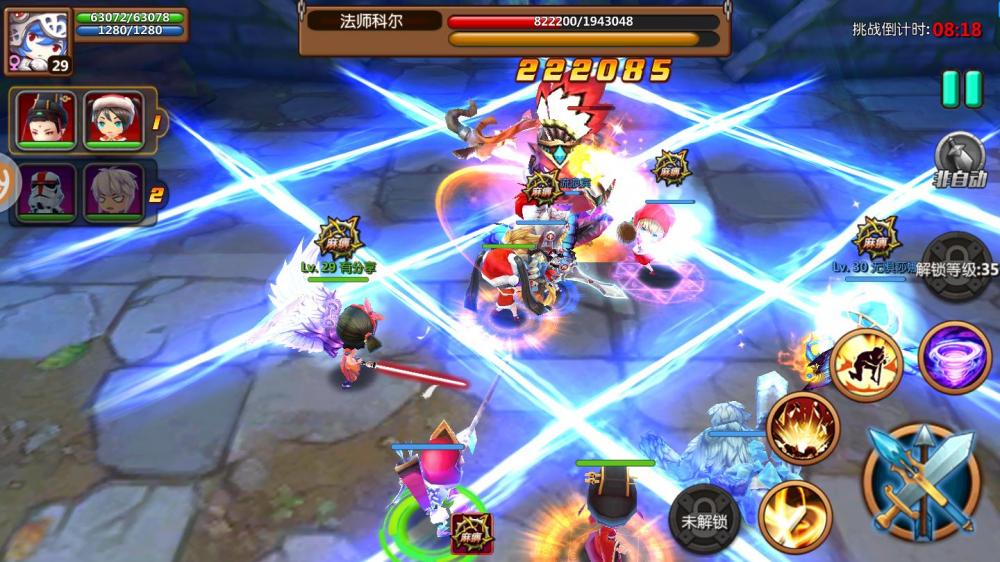Cast the ground explosion skill

[803, 428]
